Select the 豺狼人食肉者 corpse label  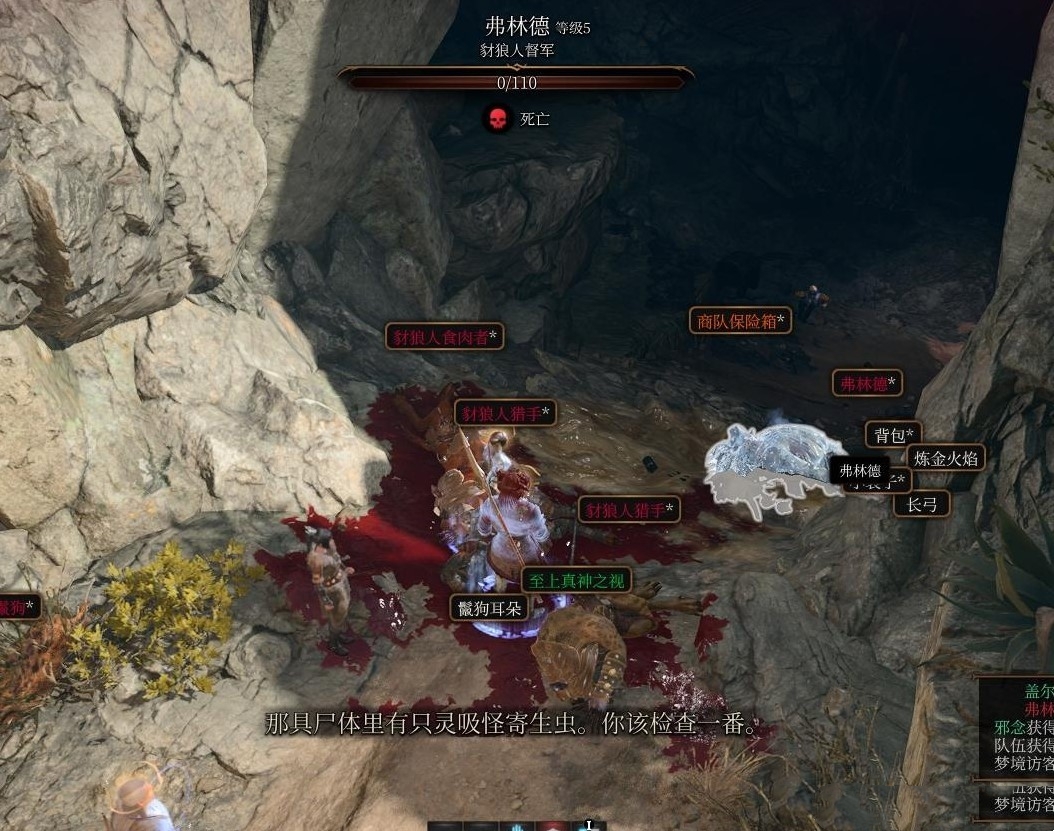[x=444, y=337]
